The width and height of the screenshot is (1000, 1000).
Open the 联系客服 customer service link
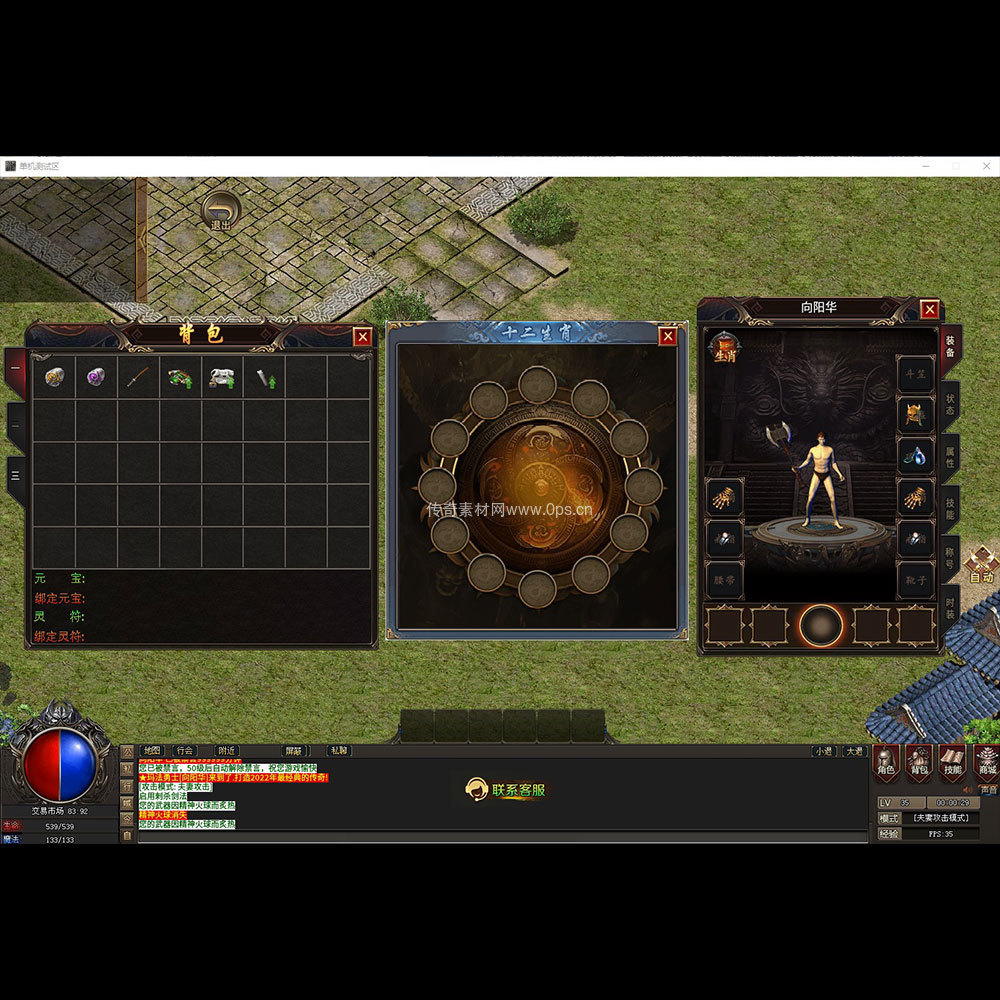tap(508, 790)
